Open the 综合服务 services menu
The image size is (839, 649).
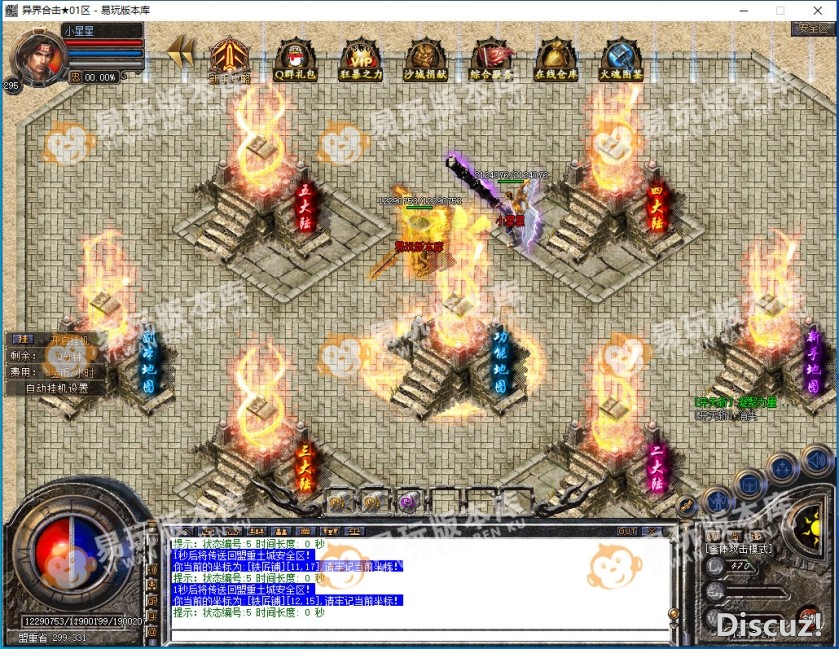click(x=491, y=57)
